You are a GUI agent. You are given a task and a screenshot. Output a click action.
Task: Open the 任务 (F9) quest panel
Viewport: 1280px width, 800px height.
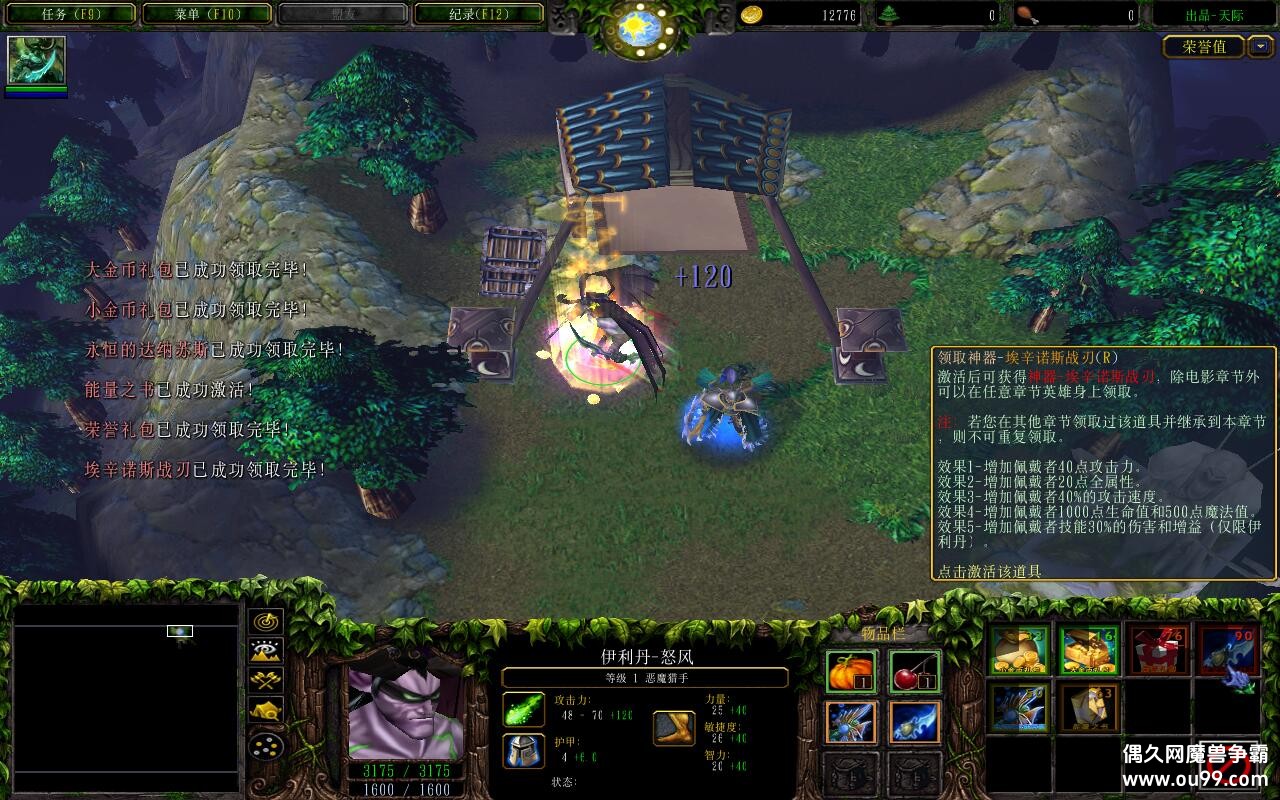pos(68,13)
